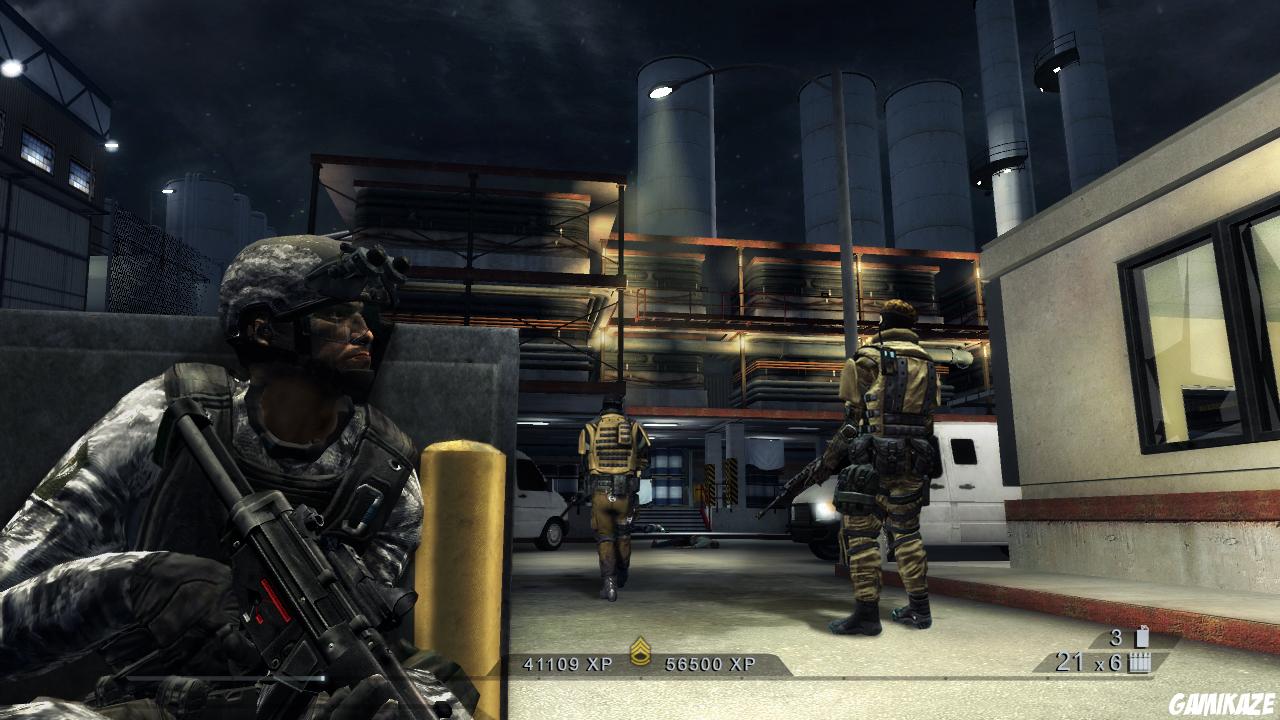Click the ammunition magazine icon
The height and width of the screenshot is (720, 1280).
(x=1141, y=661)
